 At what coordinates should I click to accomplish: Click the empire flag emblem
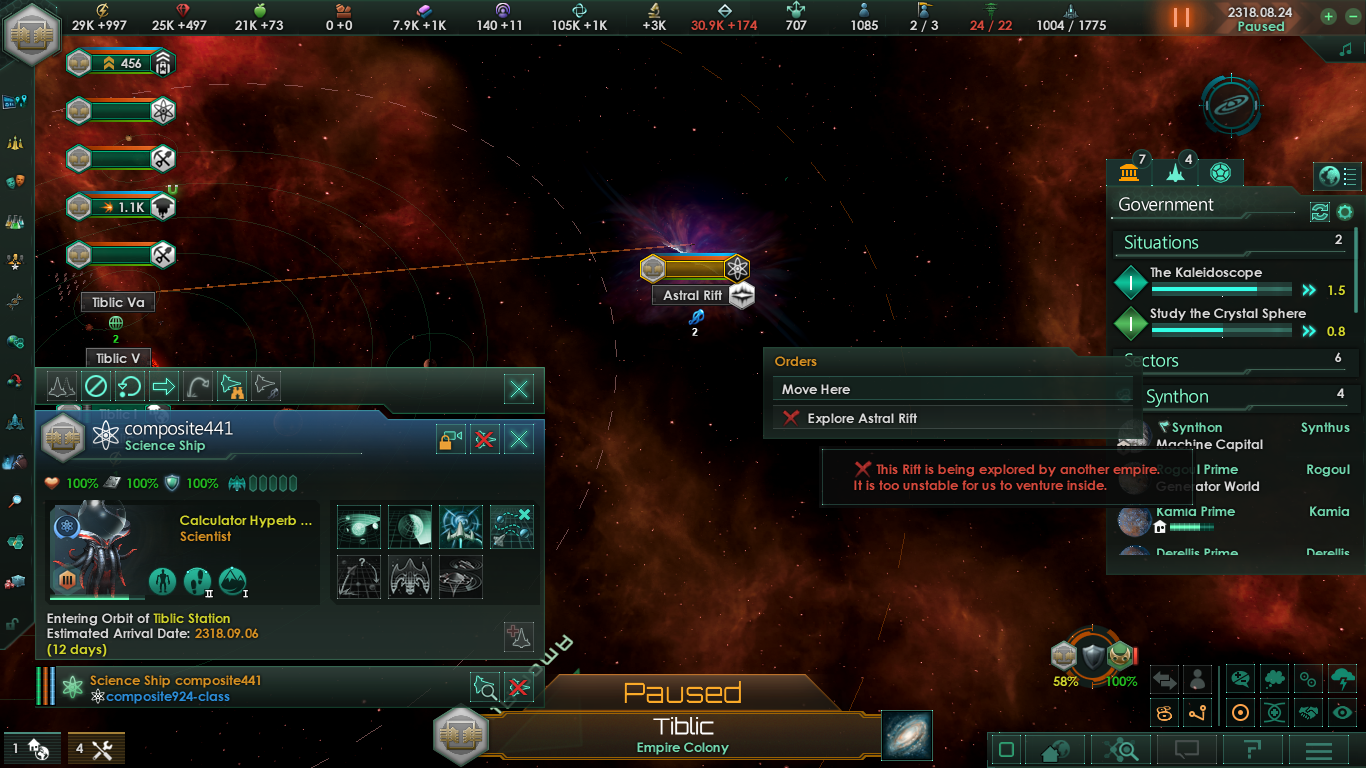34,33
